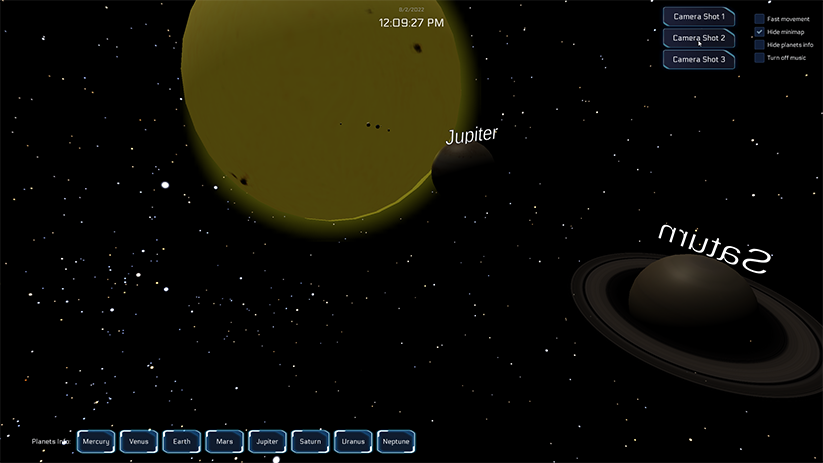823x463 pixels.
Task: Choose Earth in the planets bar
Action: pyautogui.click(x=181, y=441)
